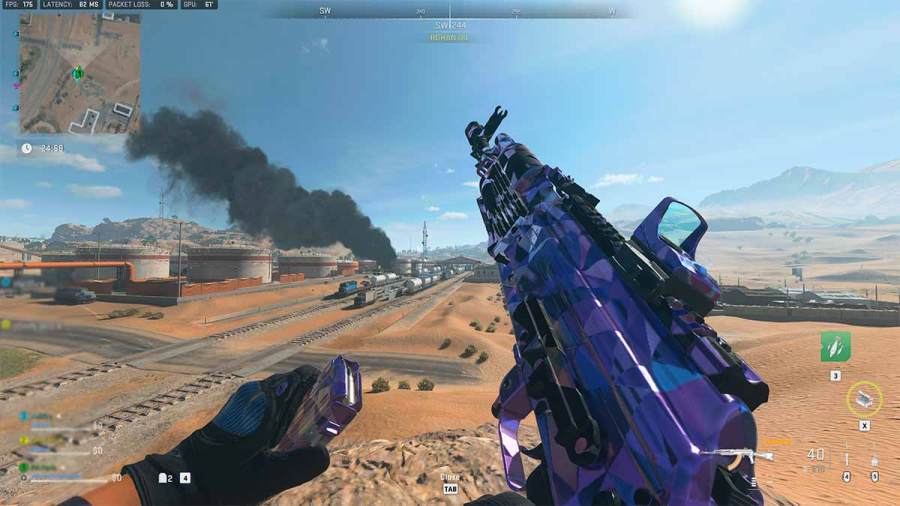Screen dimensions: 900x506
Task: Click the green player marker on minimap
Action: [78, 73]
